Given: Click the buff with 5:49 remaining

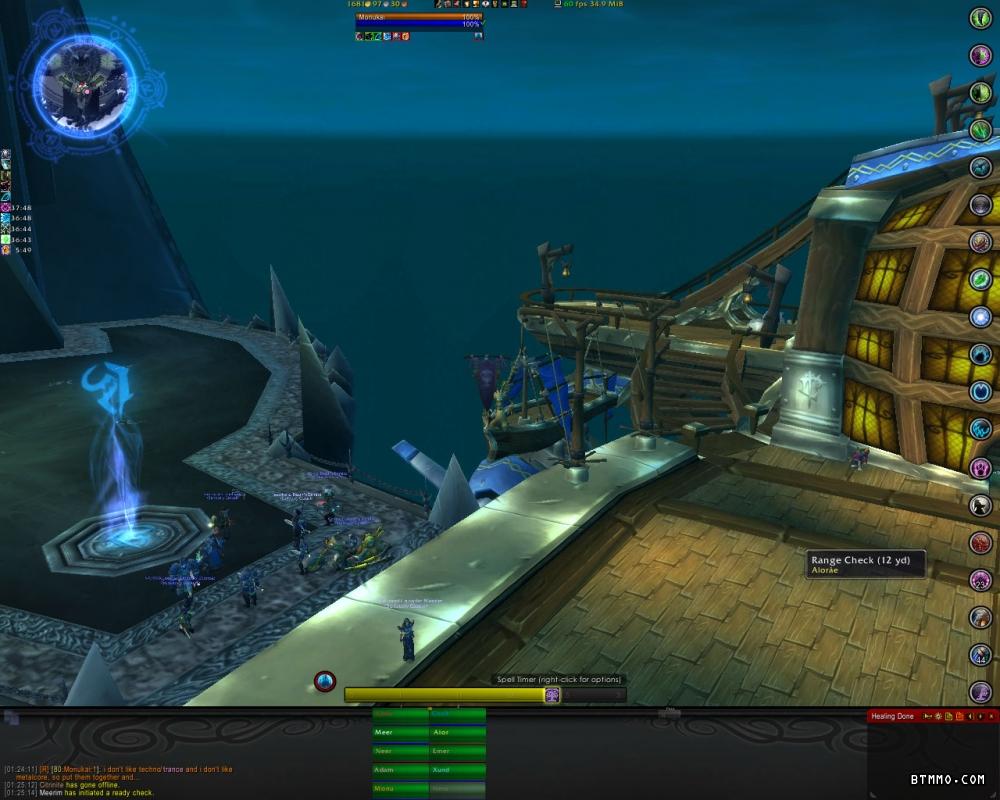Looking at the screenshot, I should pos(6,249).
